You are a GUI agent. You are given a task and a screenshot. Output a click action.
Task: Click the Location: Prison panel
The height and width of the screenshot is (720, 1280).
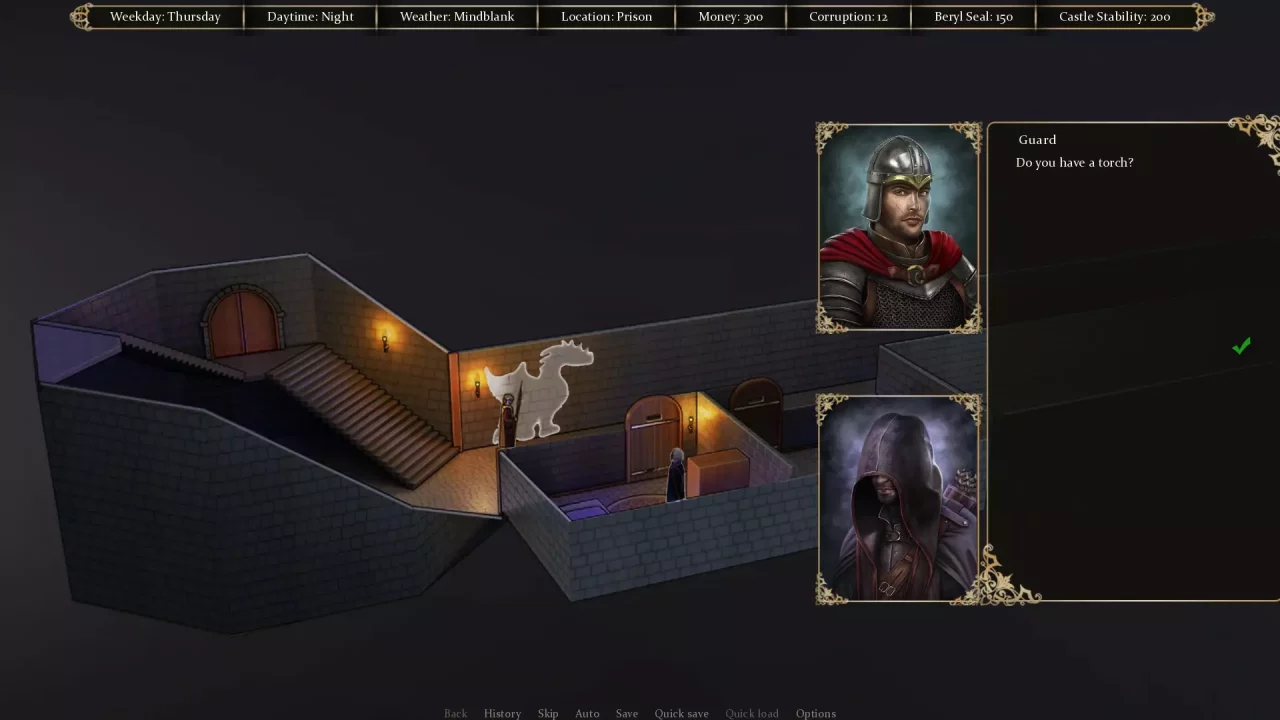click(606, 16)
